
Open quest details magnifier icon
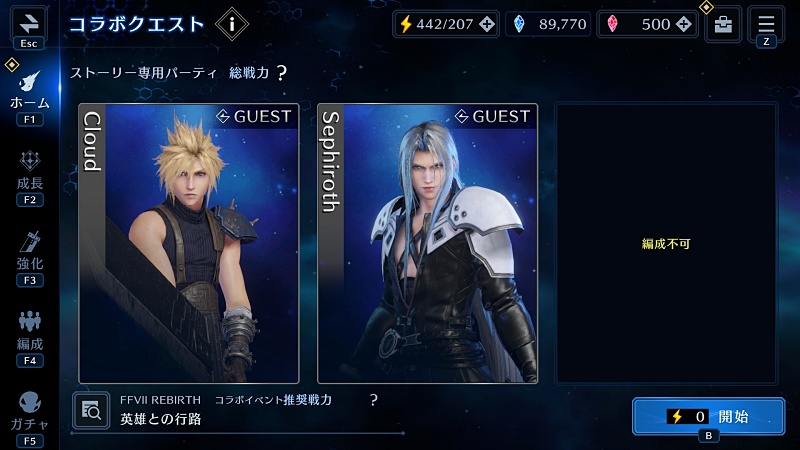[92, 409]
